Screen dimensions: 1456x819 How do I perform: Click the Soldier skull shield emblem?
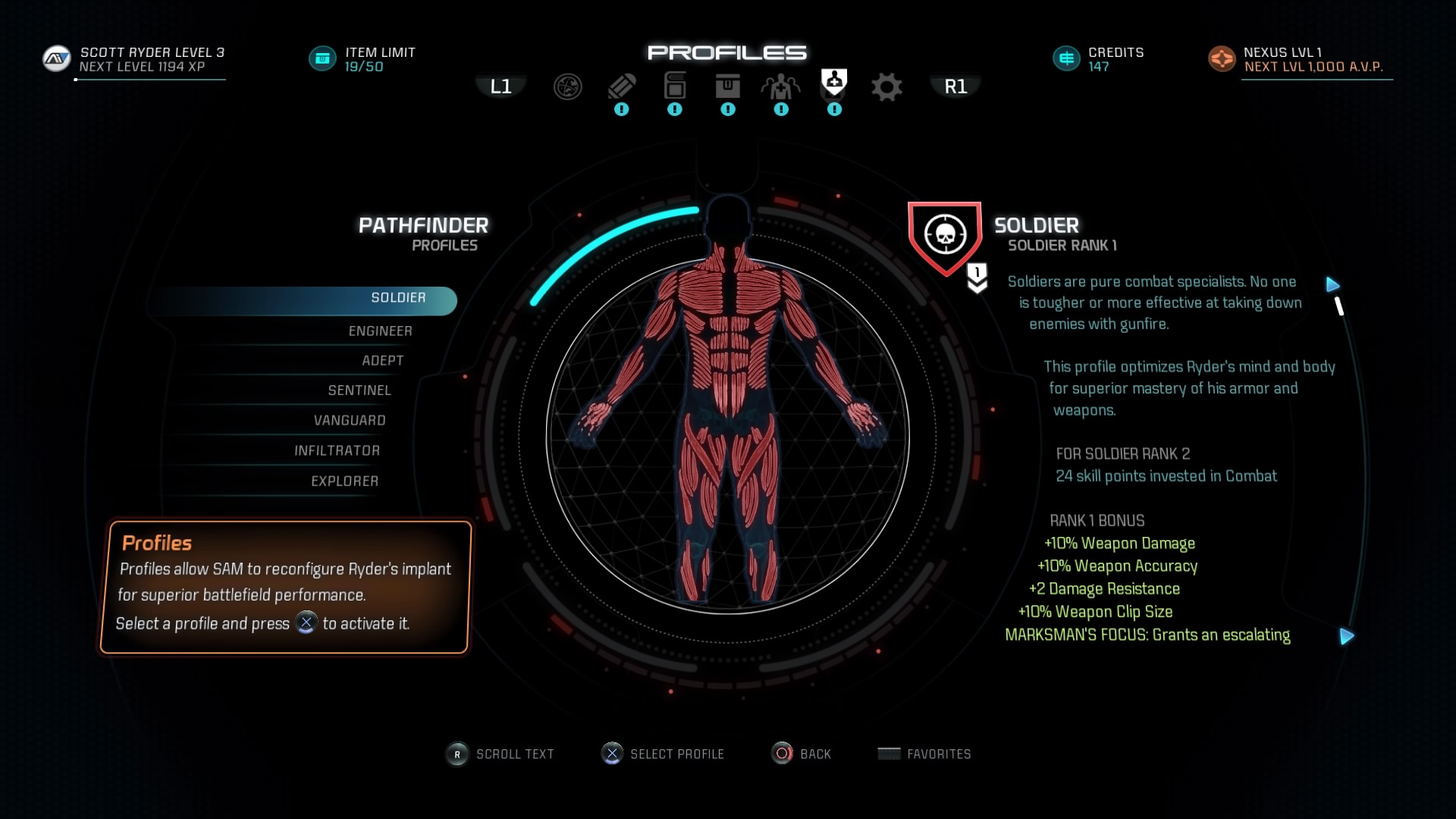click(x=945, y=236)
